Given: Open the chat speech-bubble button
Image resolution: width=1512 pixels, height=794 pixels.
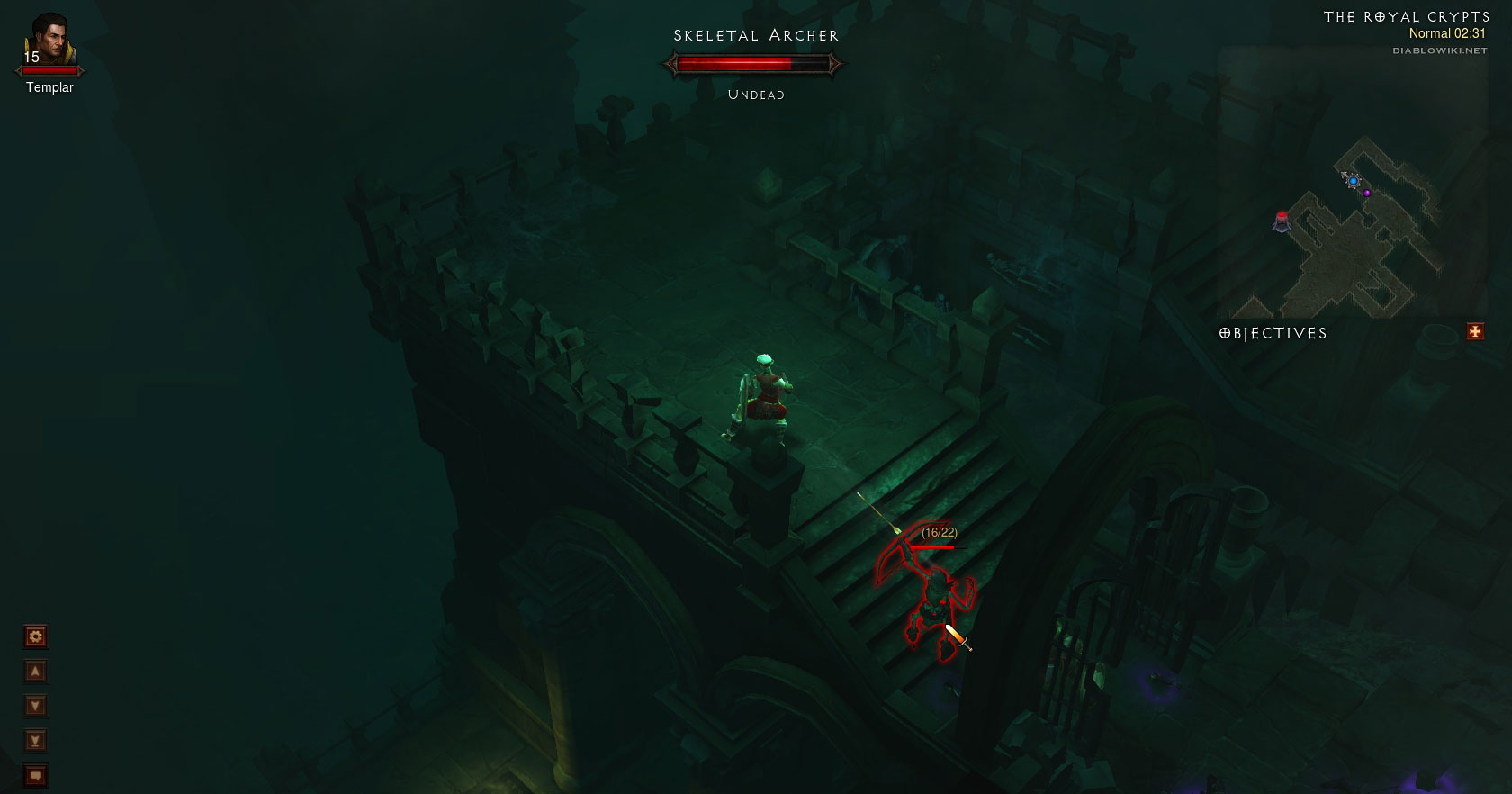Looking at the screenshot, I should click(x=36, y=775).
